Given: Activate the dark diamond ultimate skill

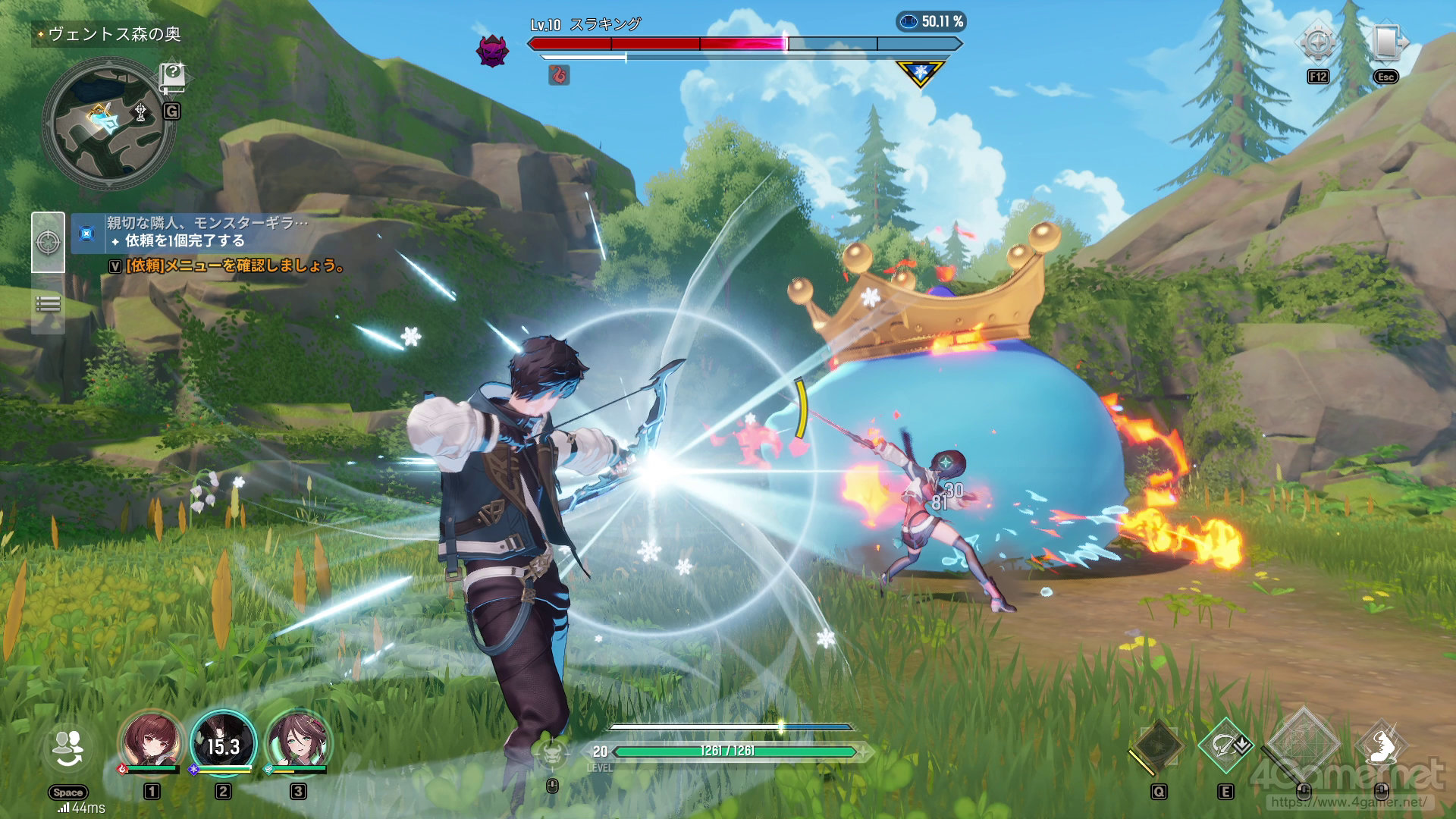Looking at the screenshot, I should 1156,745.
